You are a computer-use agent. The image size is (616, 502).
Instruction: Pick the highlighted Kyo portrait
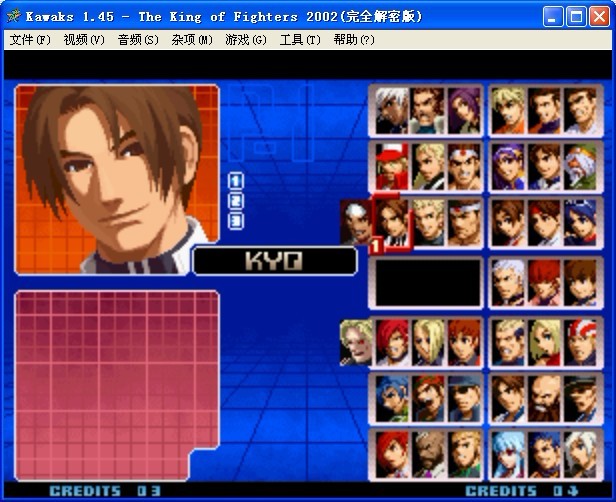392,221
